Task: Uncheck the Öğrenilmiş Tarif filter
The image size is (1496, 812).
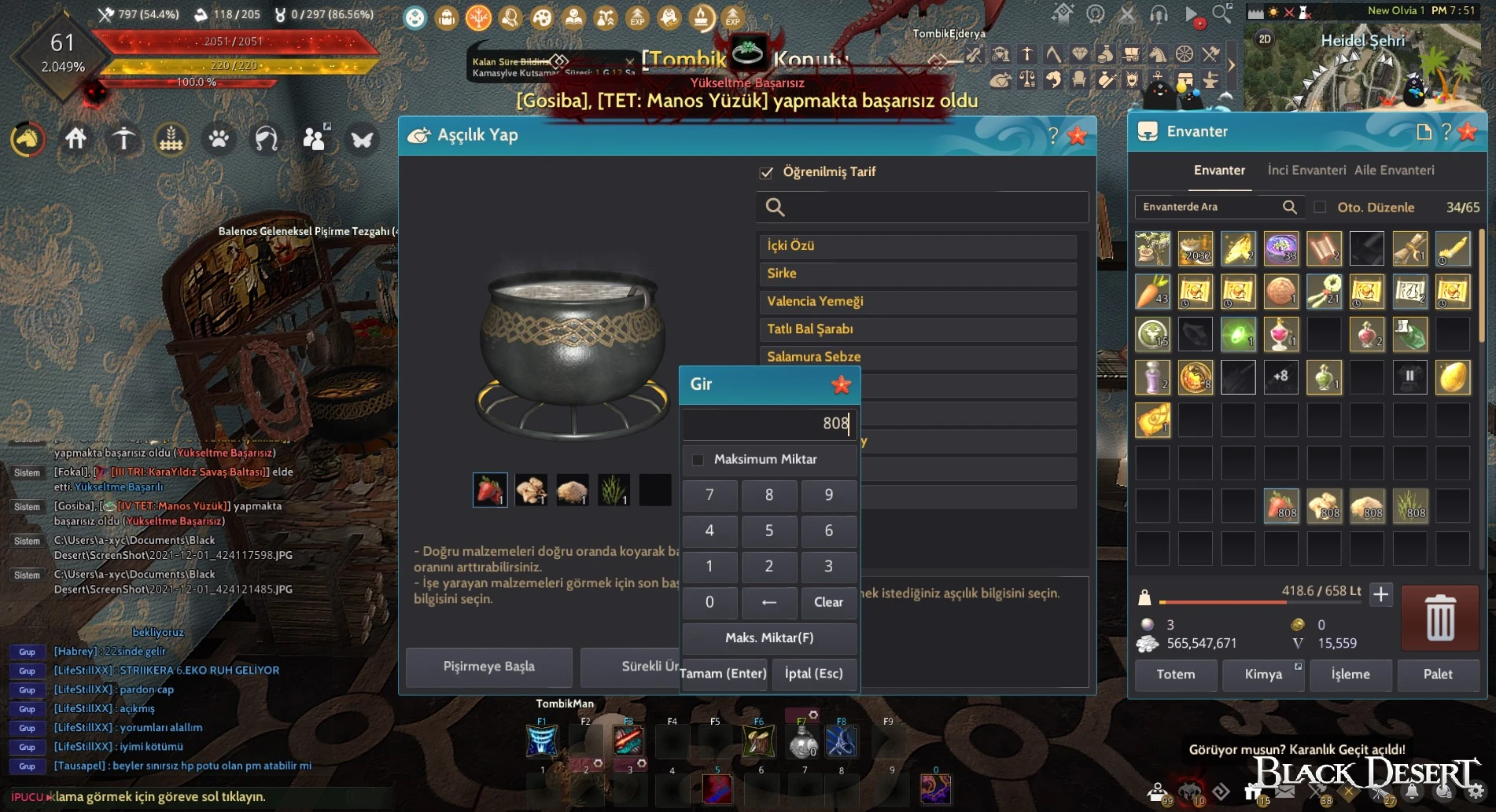Action: pyautogui.click(x=767, y=172)
